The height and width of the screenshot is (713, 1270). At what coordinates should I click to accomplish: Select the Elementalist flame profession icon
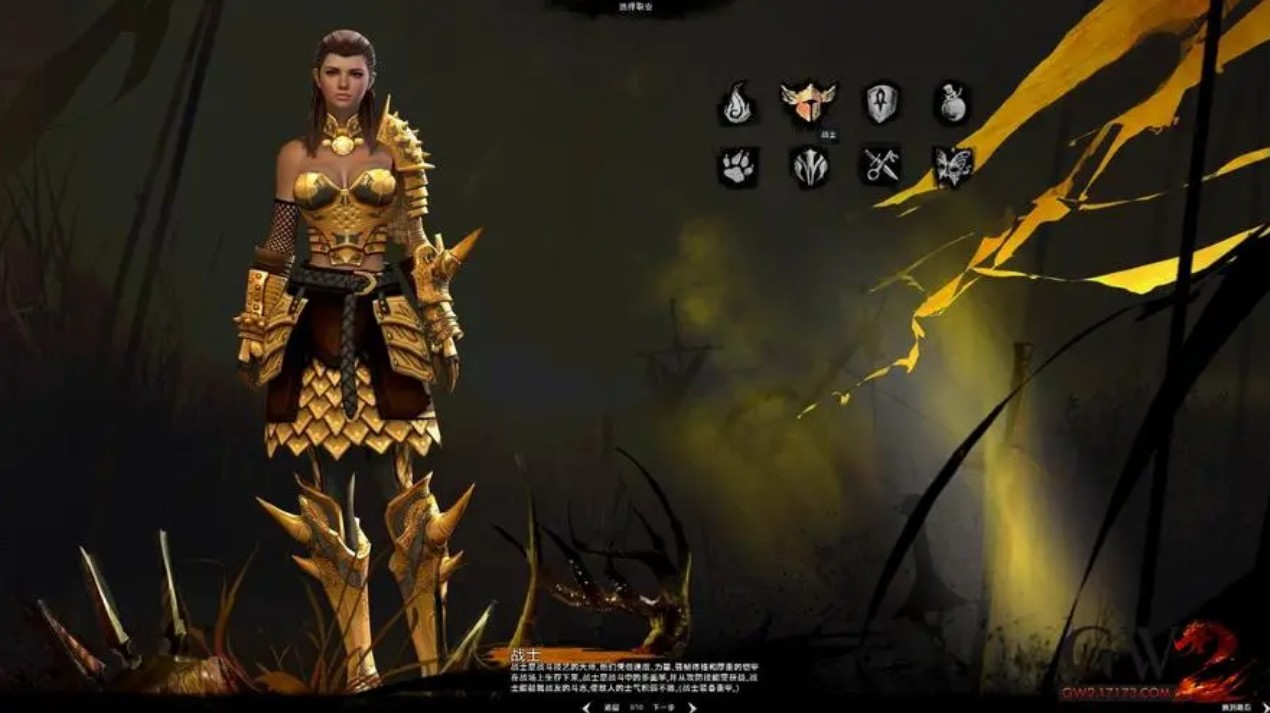pos(737,103)
